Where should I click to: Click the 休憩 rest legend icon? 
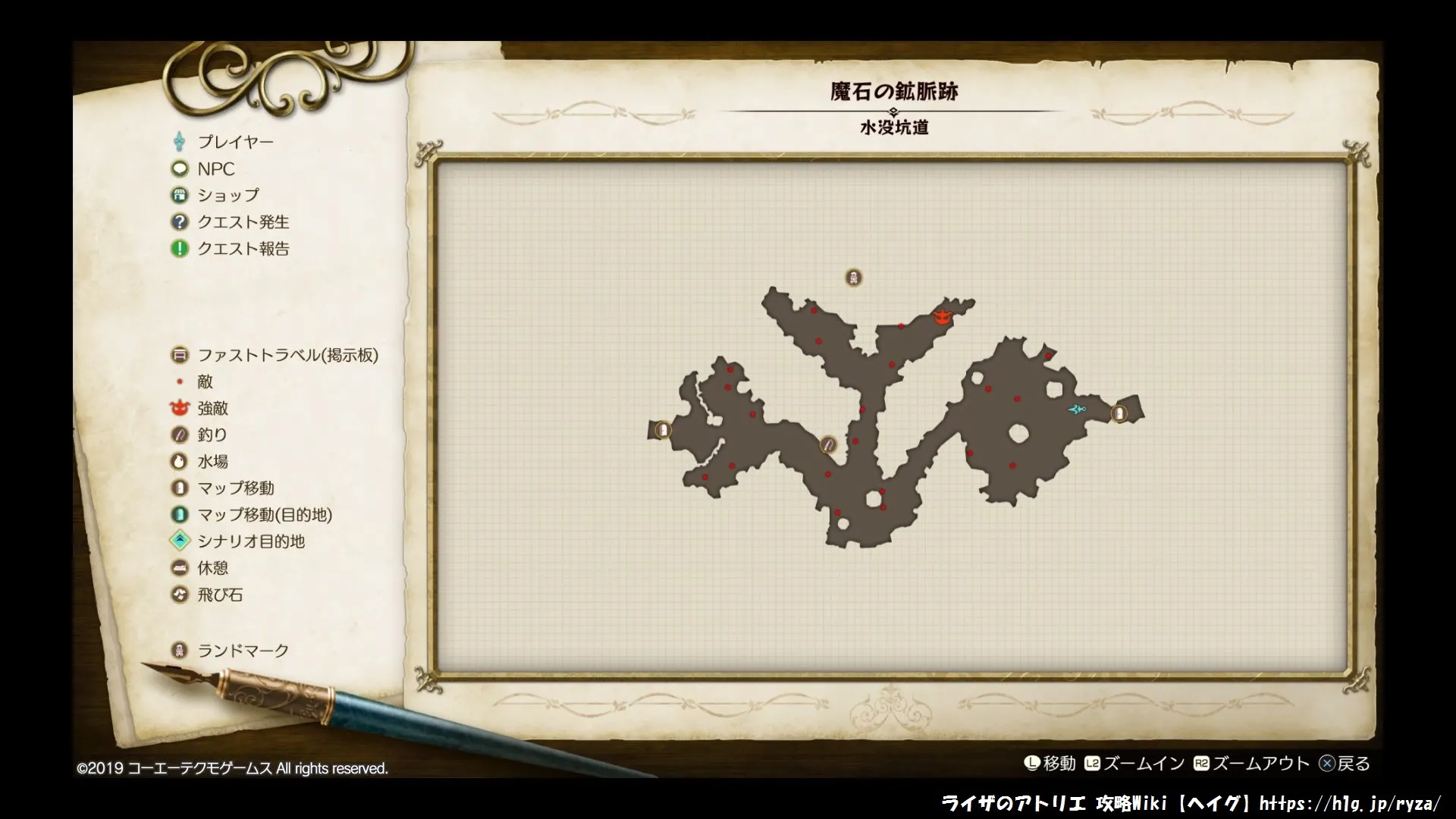click(x=180, y=568)
